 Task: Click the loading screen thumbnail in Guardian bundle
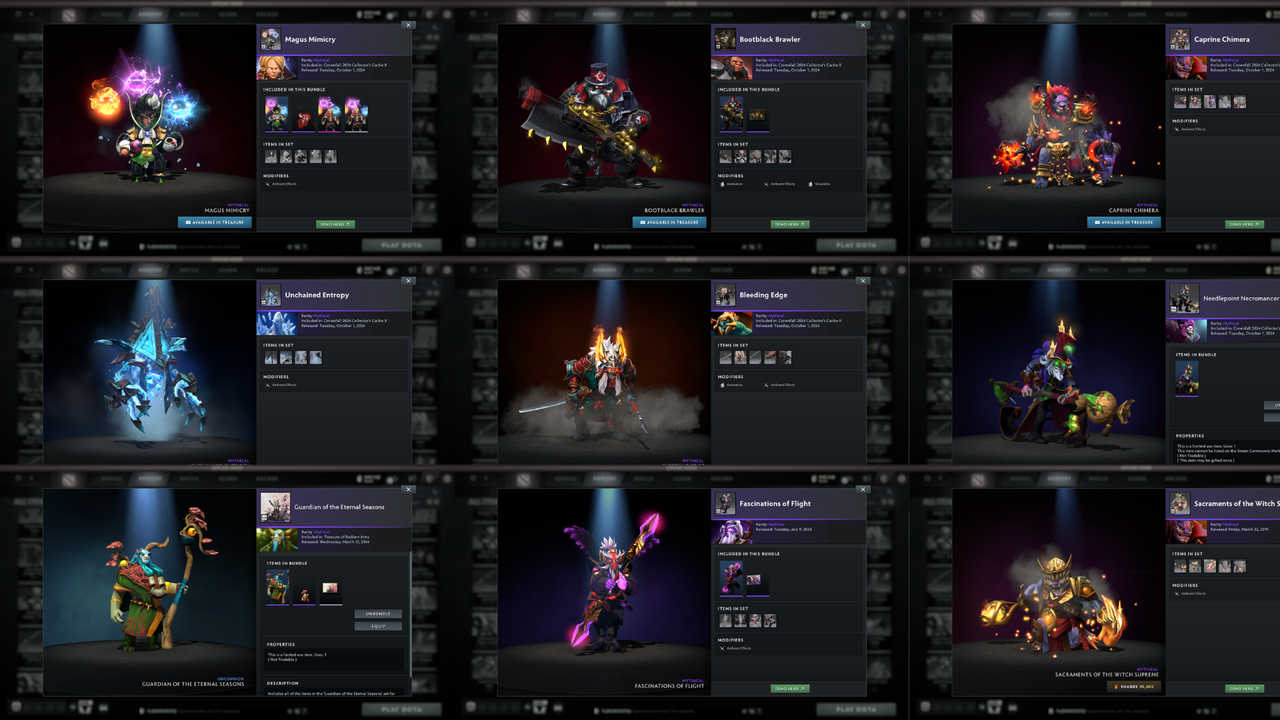pyautogui.click(x=329, y=586)
